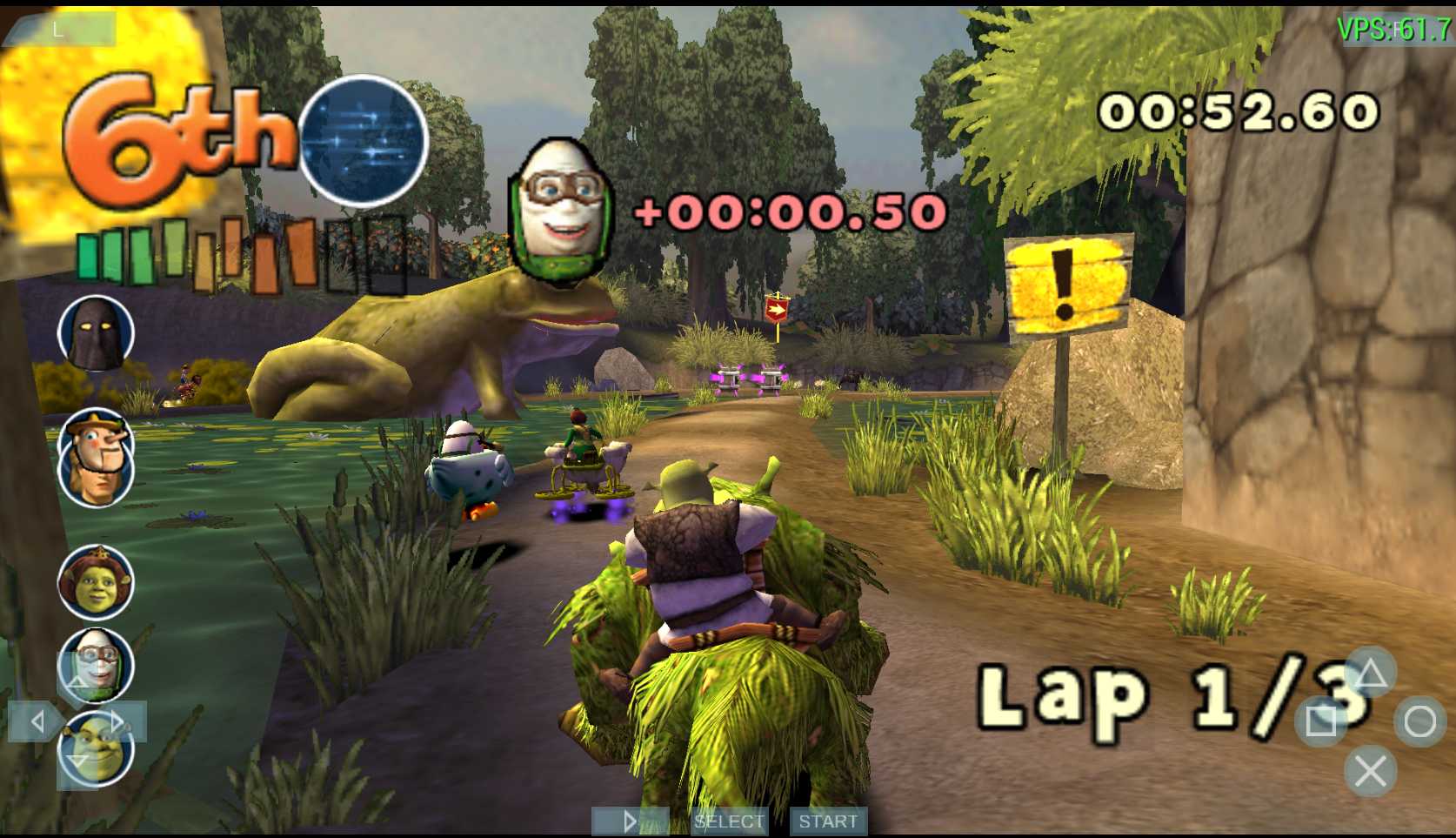Select the hooded executioner racer portrait

[x=96, y=334]
